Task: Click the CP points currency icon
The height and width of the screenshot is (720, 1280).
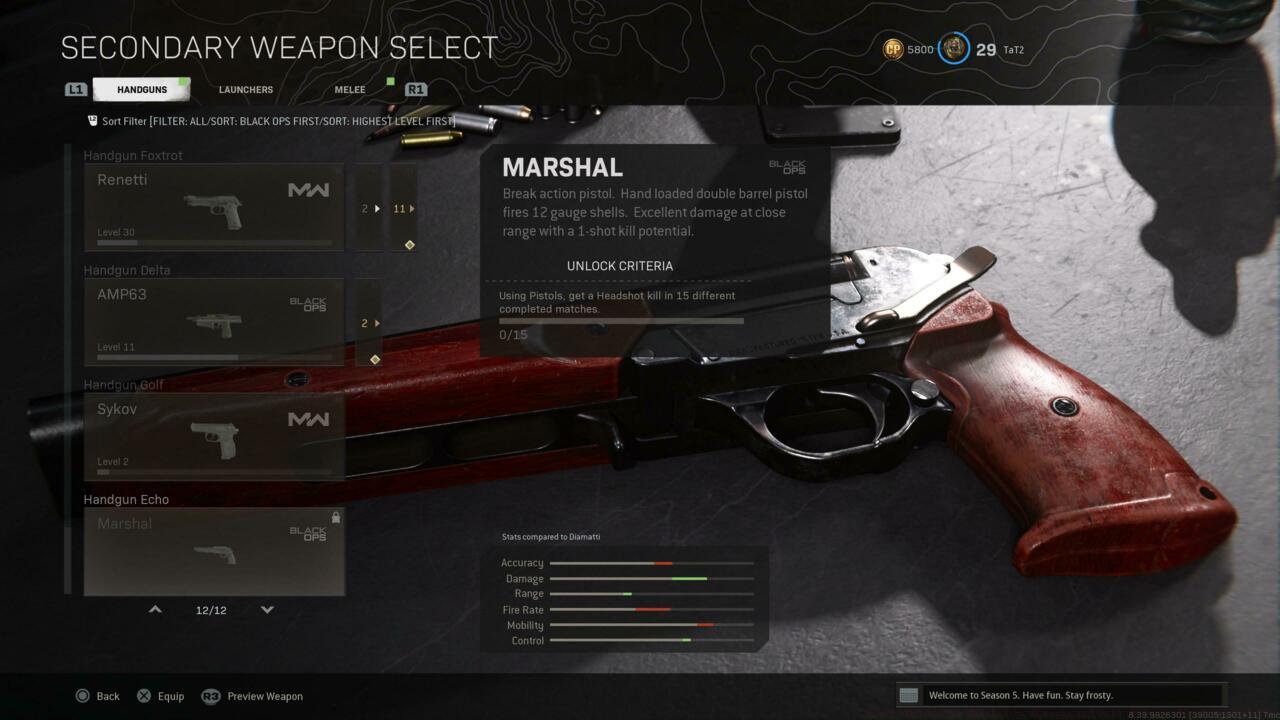Action: click(893, 49)
